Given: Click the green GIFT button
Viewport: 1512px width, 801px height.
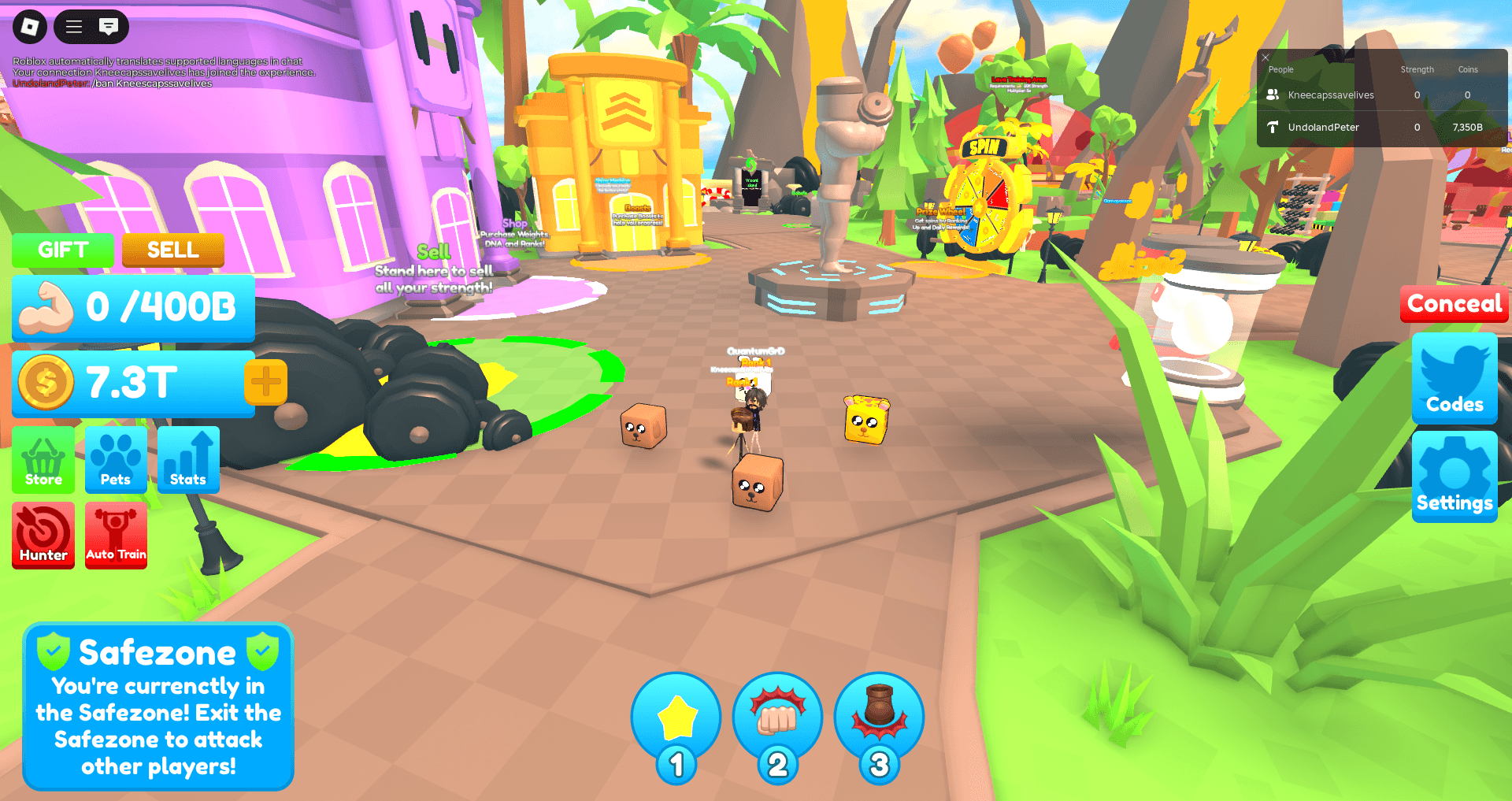Looking at the screenshot, I should point(63,250).
